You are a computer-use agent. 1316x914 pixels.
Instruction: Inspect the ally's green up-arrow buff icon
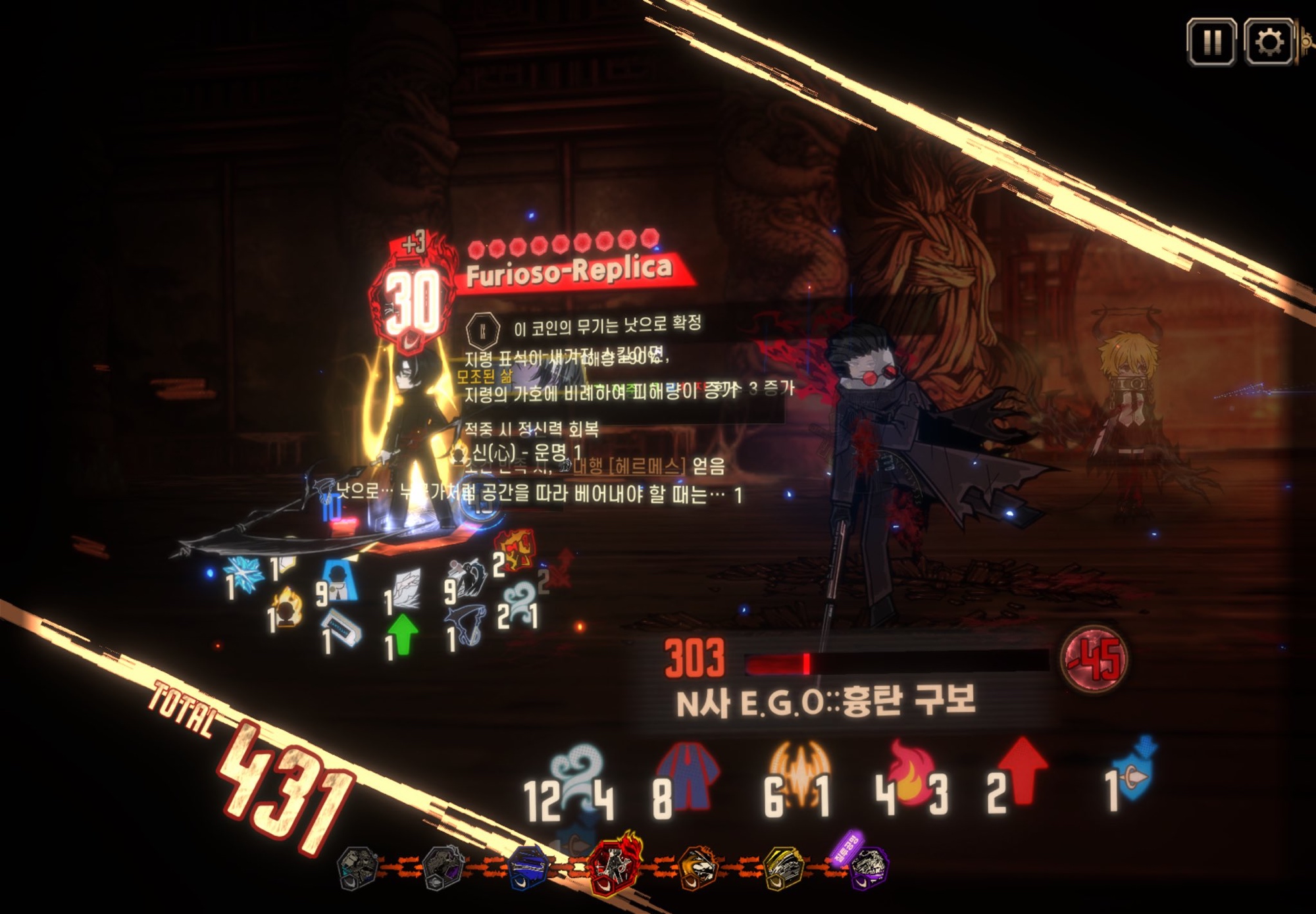(x=403, y=634)
